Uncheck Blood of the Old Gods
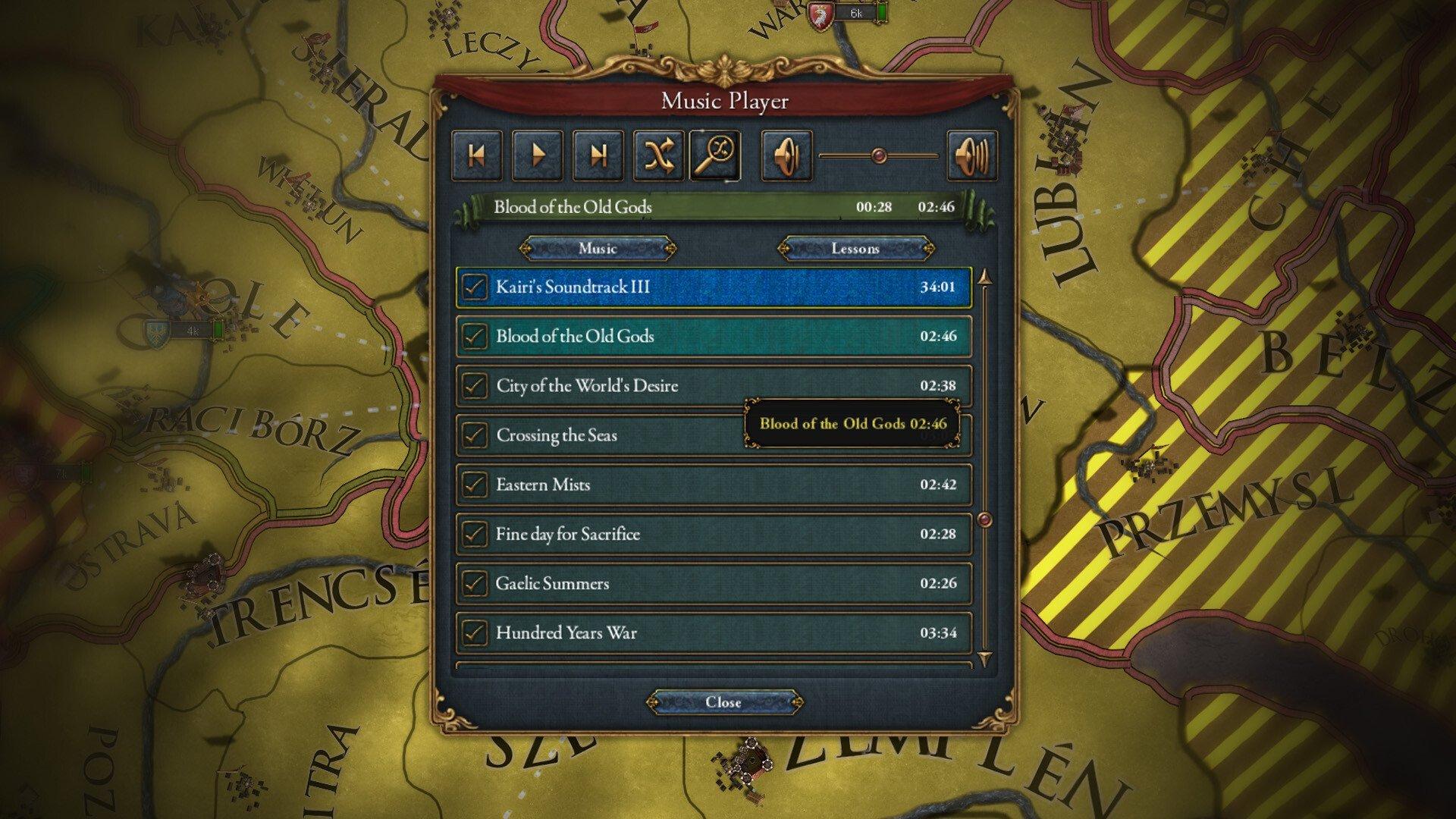Screen dimensions: 1456x819 pyautogui.click(x=475, y=336)
